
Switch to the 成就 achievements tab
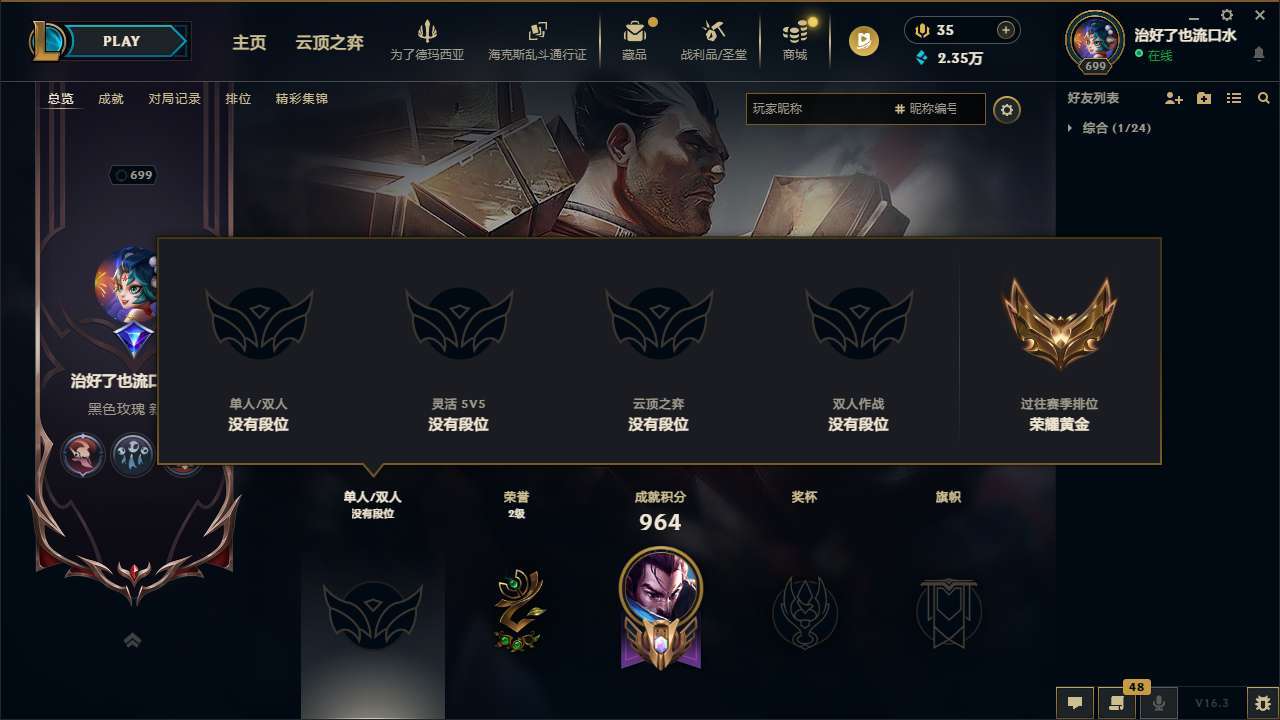110,99
